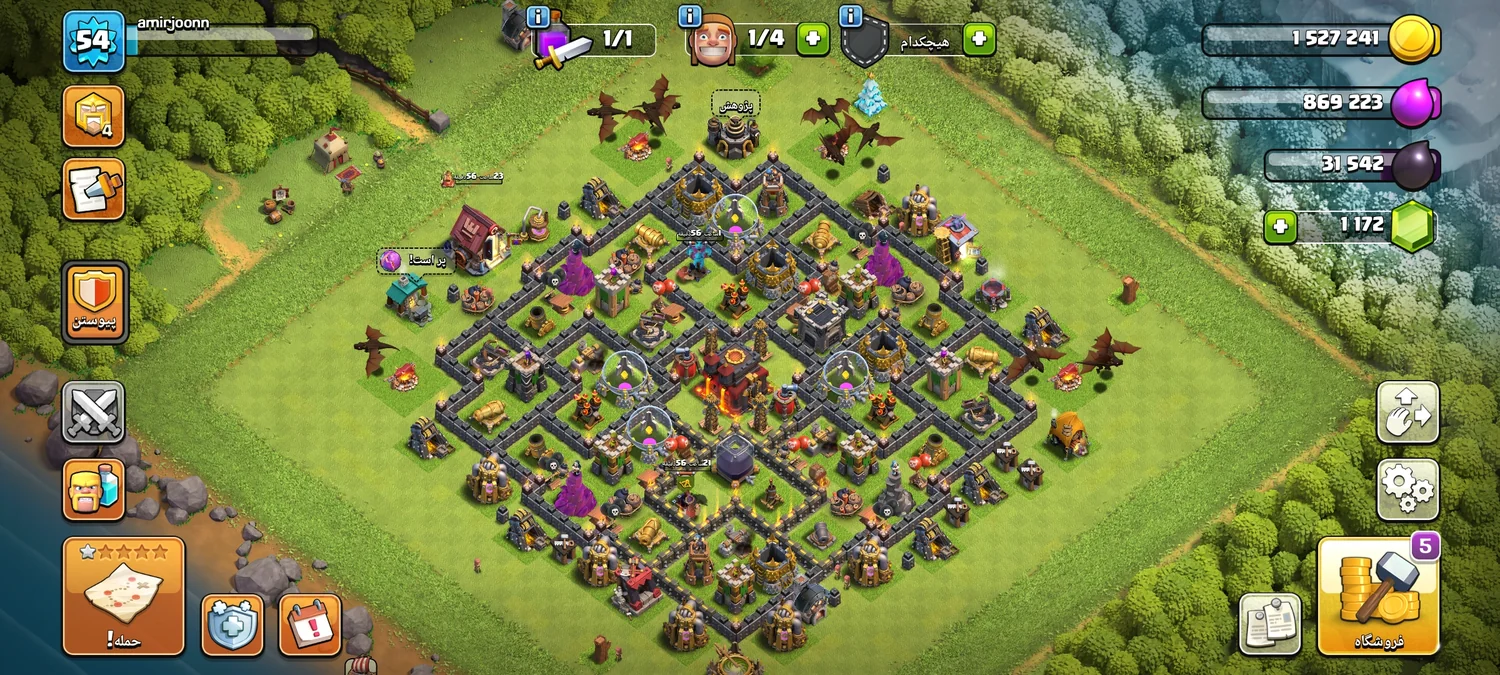Add a shield using the green plus
Screen dimensions: 1500x675
click(978, 39)
